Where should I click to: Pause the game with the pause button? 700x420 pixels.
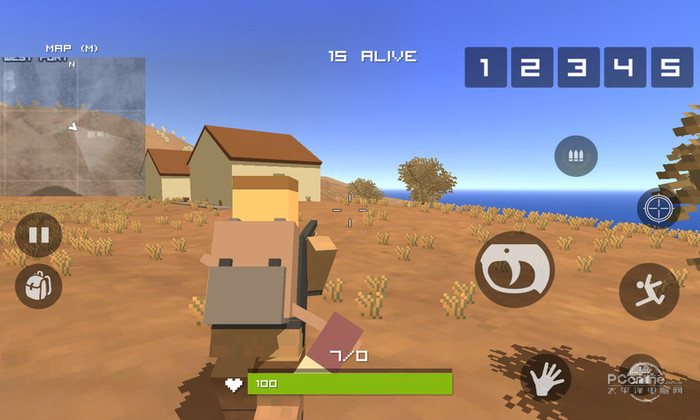pos(38,236)
